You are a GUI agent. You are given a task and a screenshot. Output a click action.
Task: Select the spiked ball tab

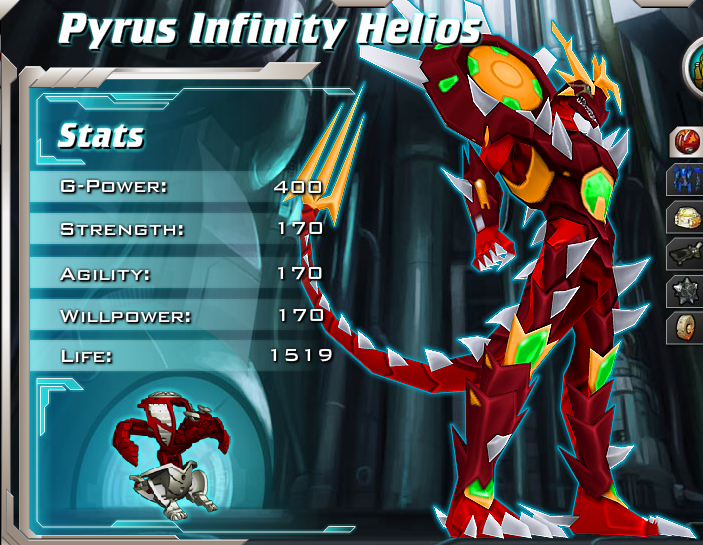pos(688,291)
